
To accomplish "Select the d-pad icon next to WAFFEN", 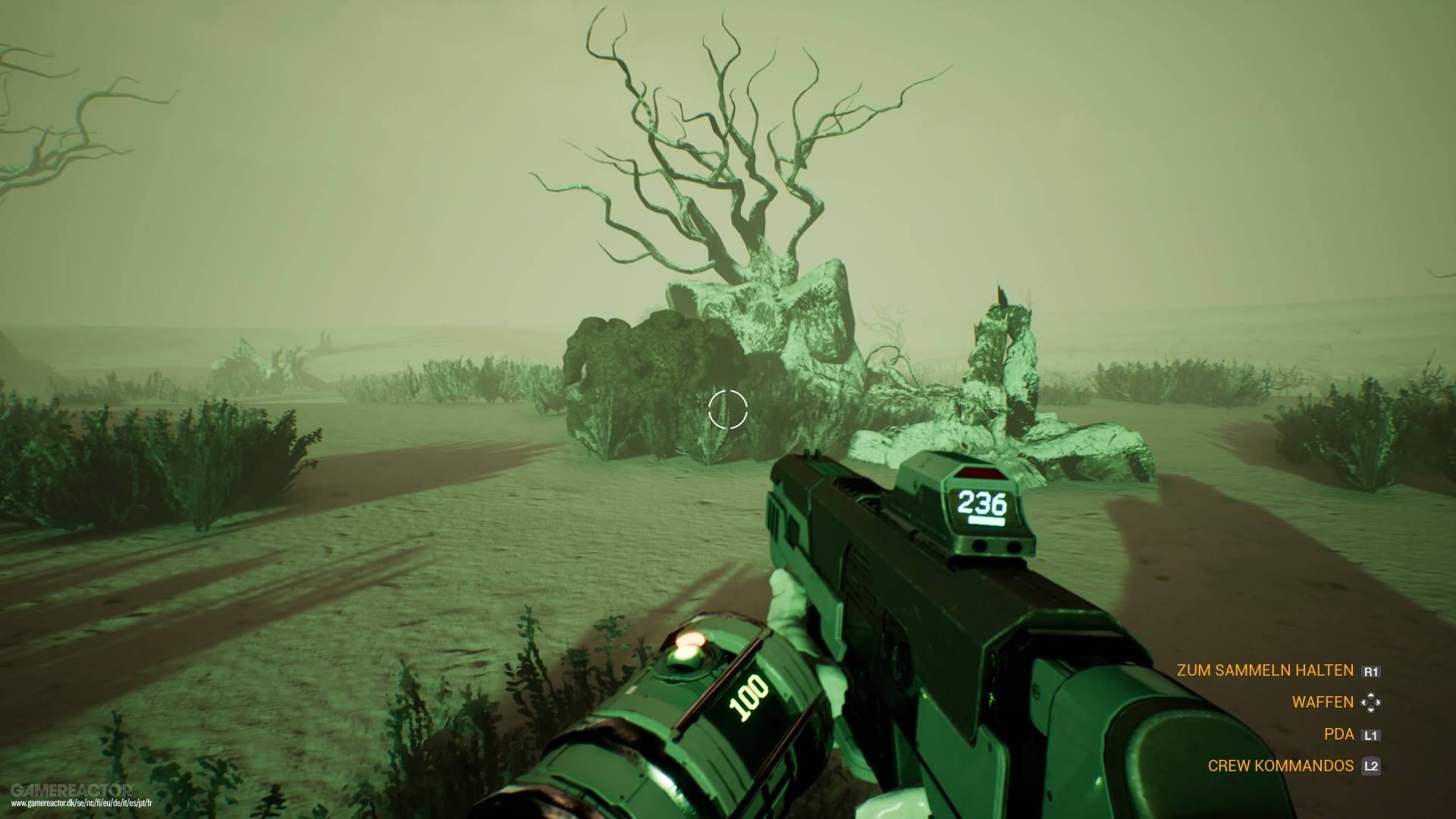I will [1371, 702].
